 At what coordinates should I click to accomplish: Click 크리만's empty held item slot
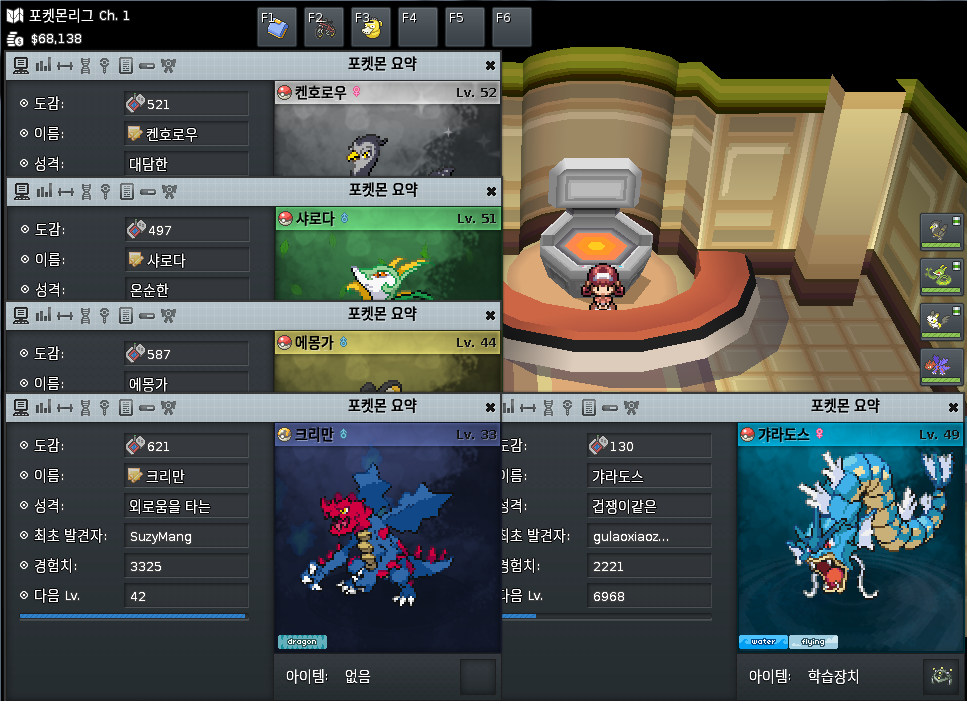(477, 677)
